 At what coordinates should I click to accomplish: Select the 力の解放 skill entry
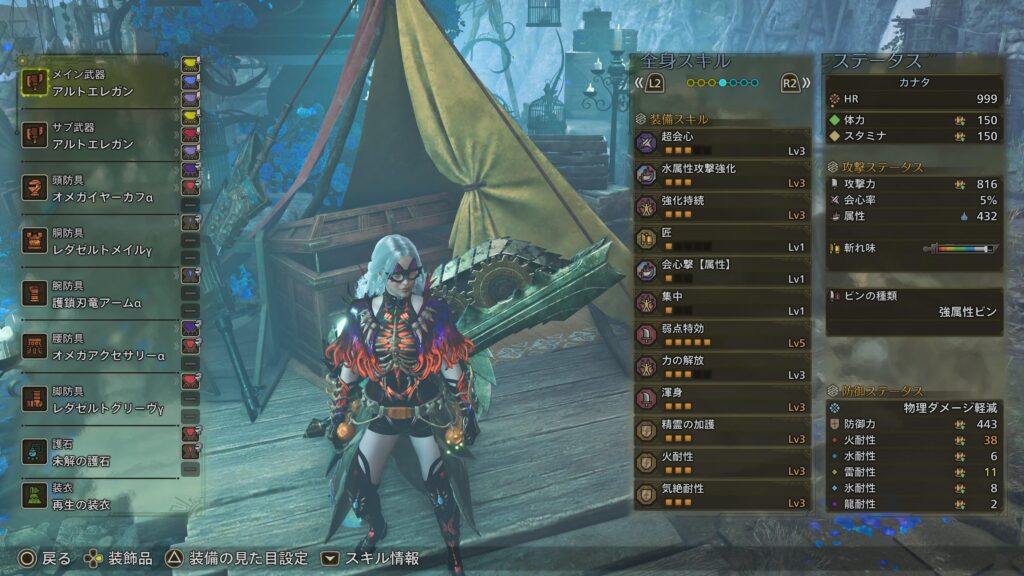coord(721,367)
